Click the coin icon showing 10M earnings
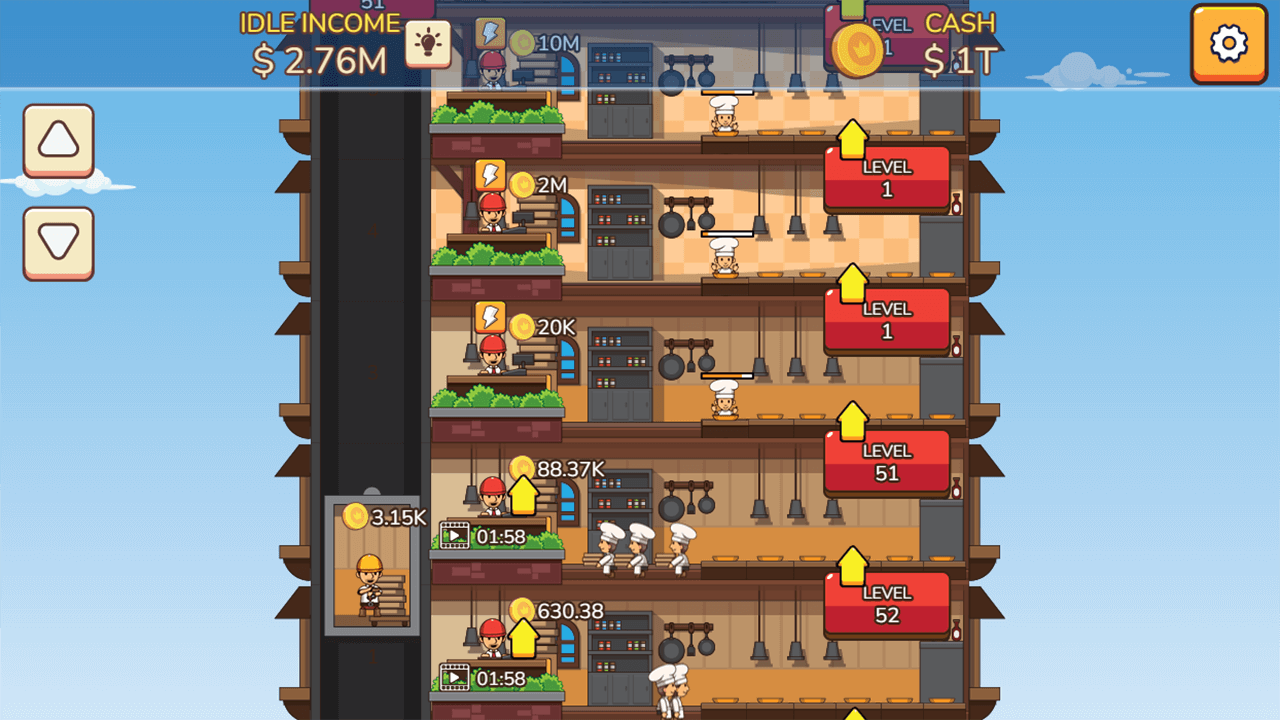1280x720 pixels. tap(522, 40)
